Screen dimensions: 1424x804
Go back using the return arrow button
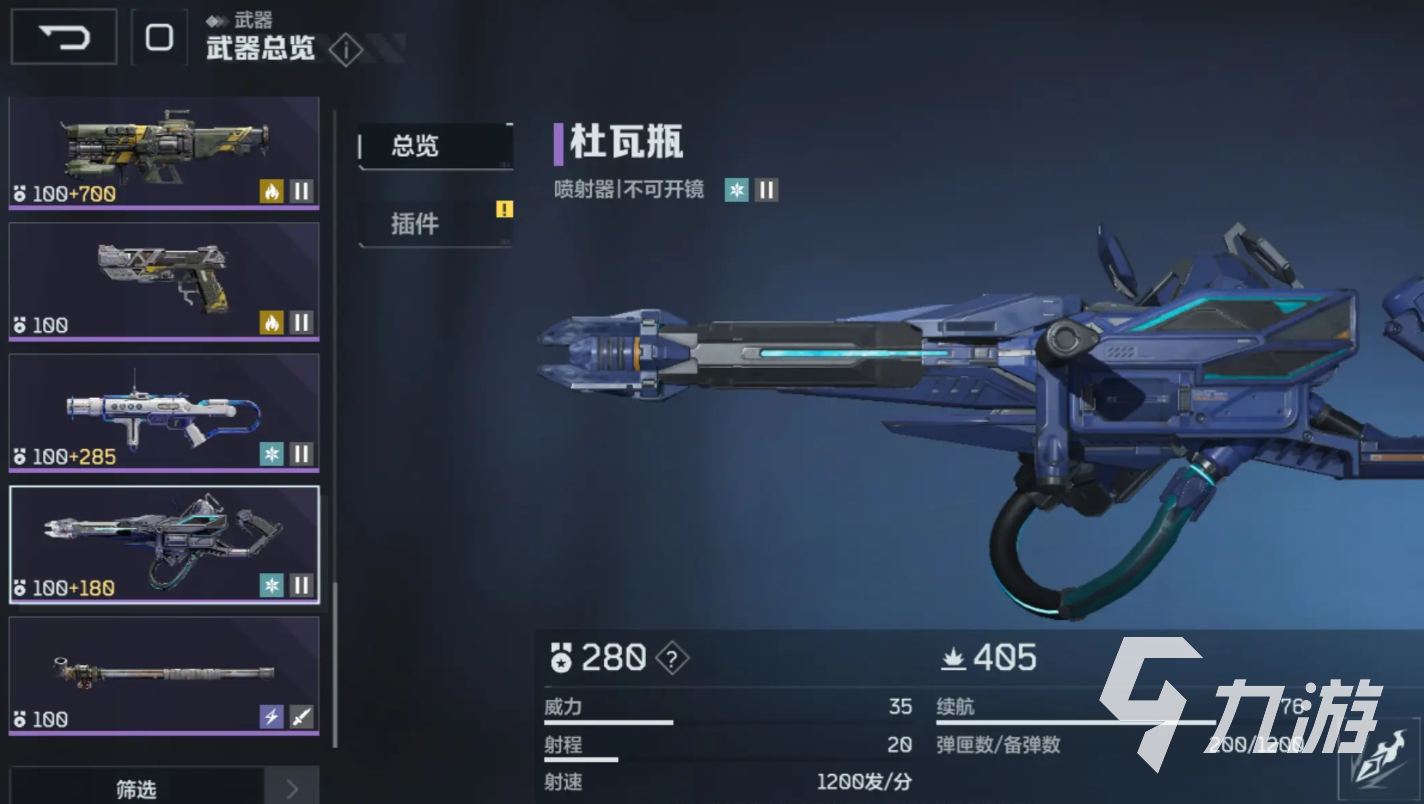pyautogui.click(x=64, y=38)
